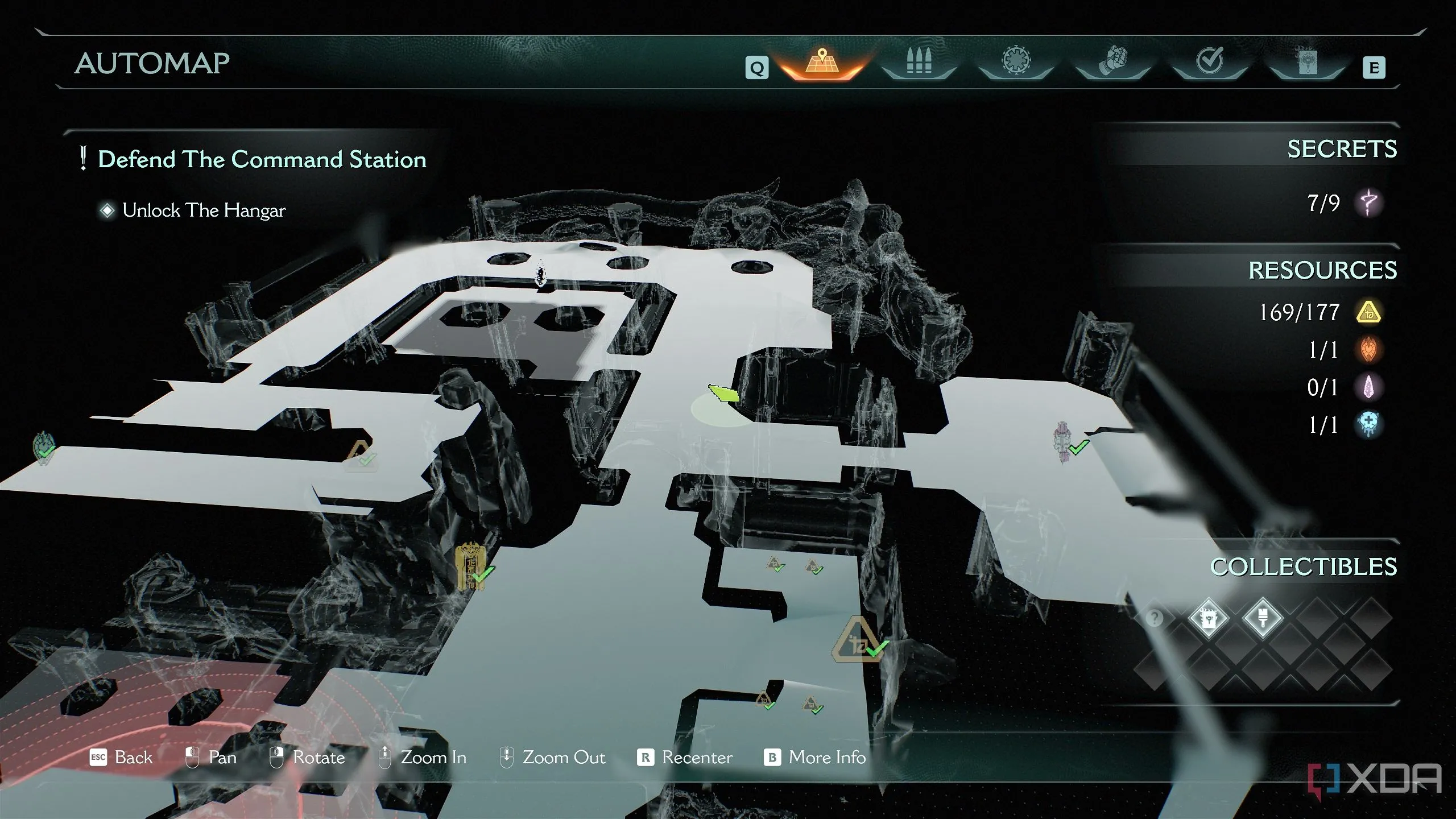The width and height of the screenshot is (1456, 819).
Task: Click the green shield marker at map edge
Action: tap(43, 447)
